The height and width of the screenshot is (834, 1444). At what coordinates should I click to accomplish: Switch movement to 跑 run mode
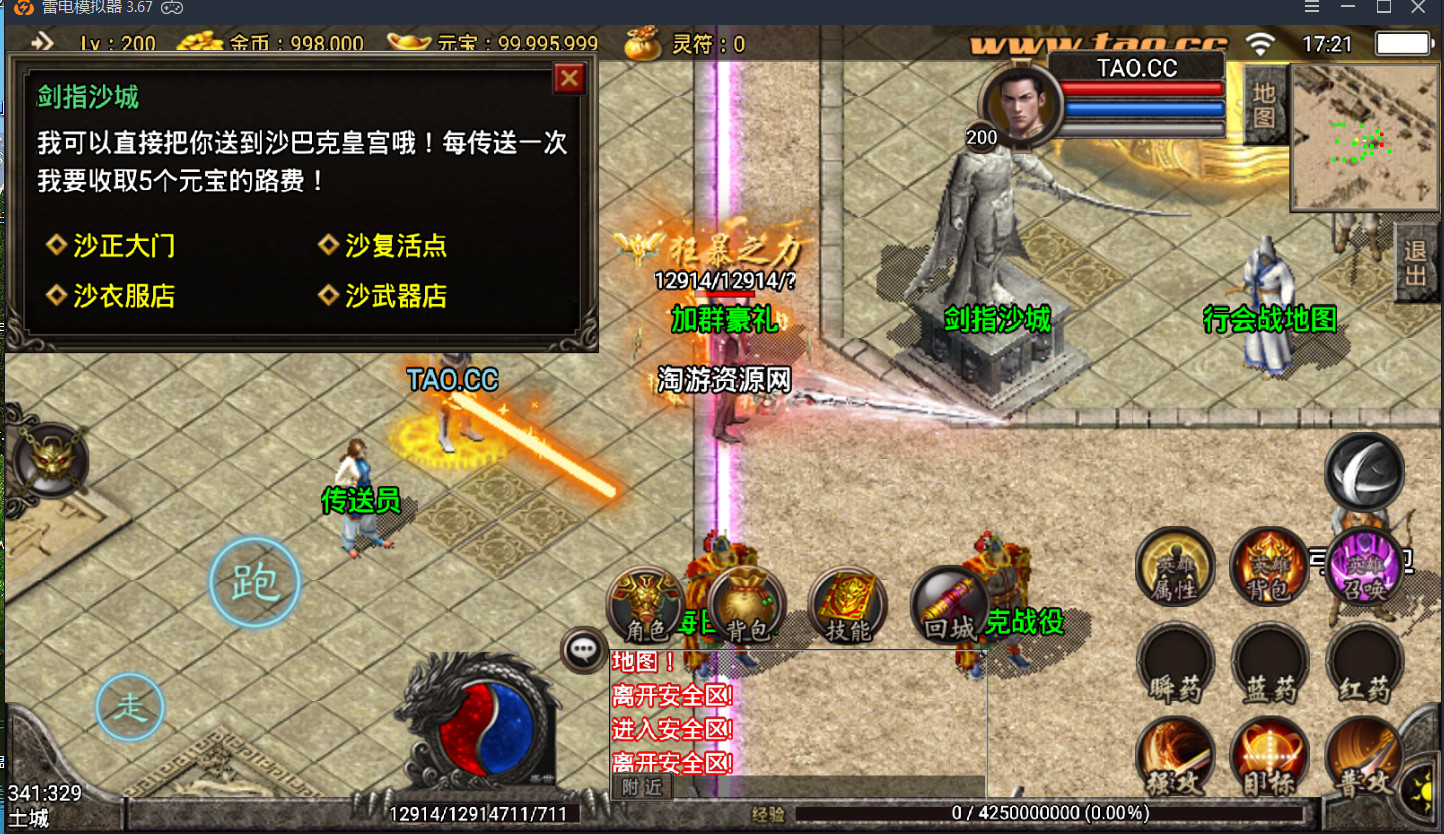tap(254, 582)
